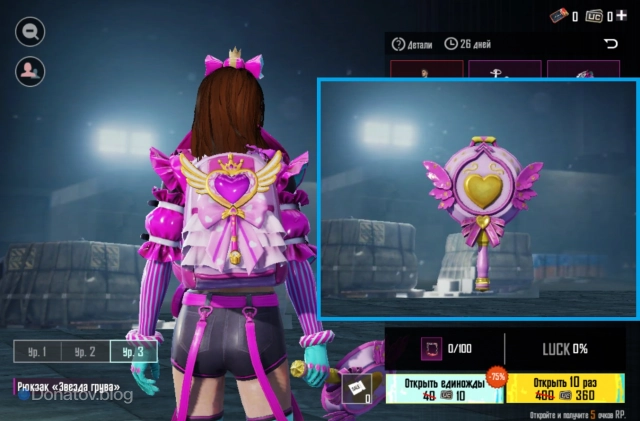Show crate details via 'Детали'

point(412,44)
